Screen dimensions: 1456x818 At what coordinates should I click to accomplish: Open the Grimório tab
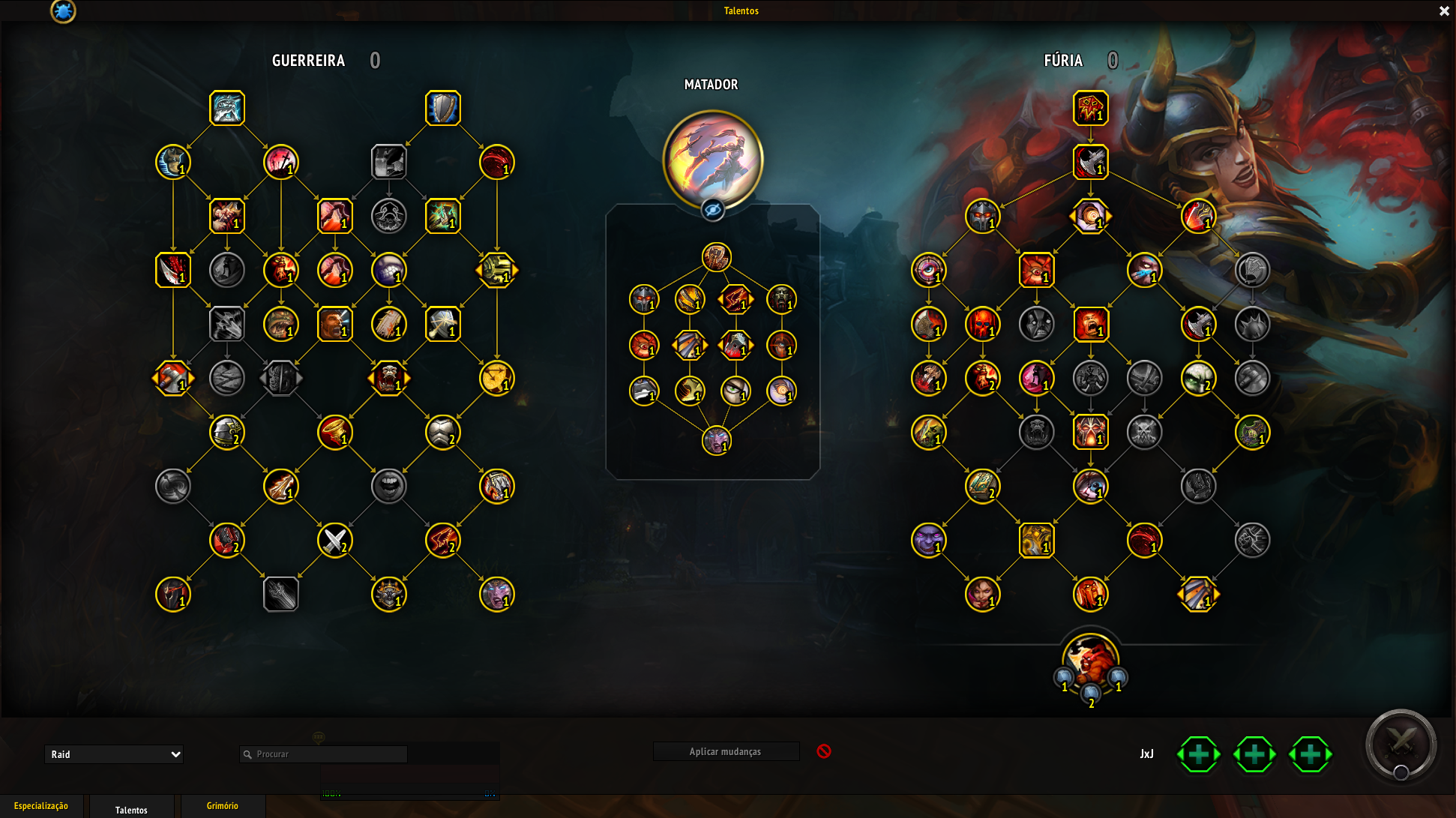223,806
